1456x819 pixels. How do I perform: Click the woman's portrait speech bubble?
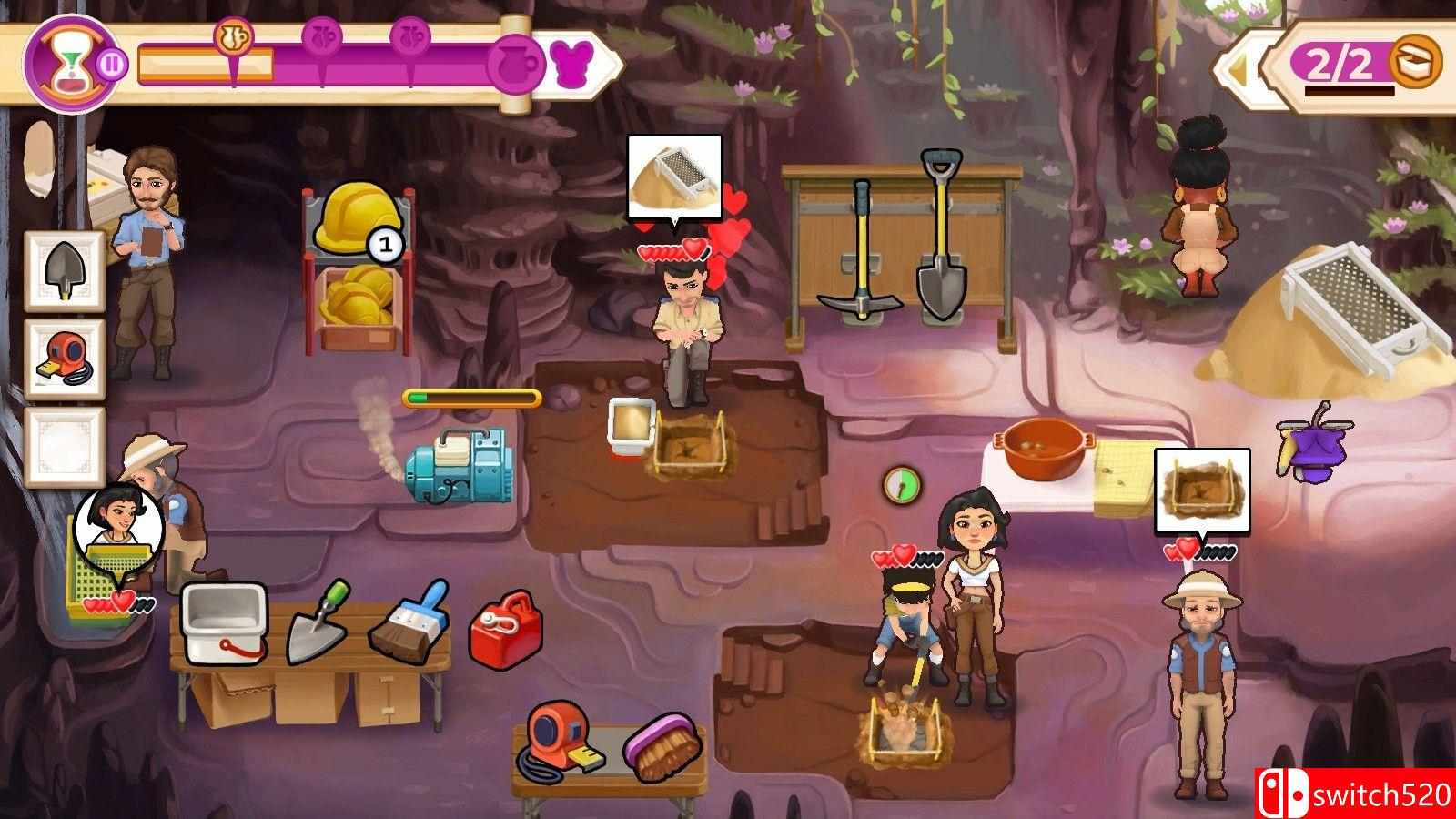pyautogui.click(x=118, y=528)
